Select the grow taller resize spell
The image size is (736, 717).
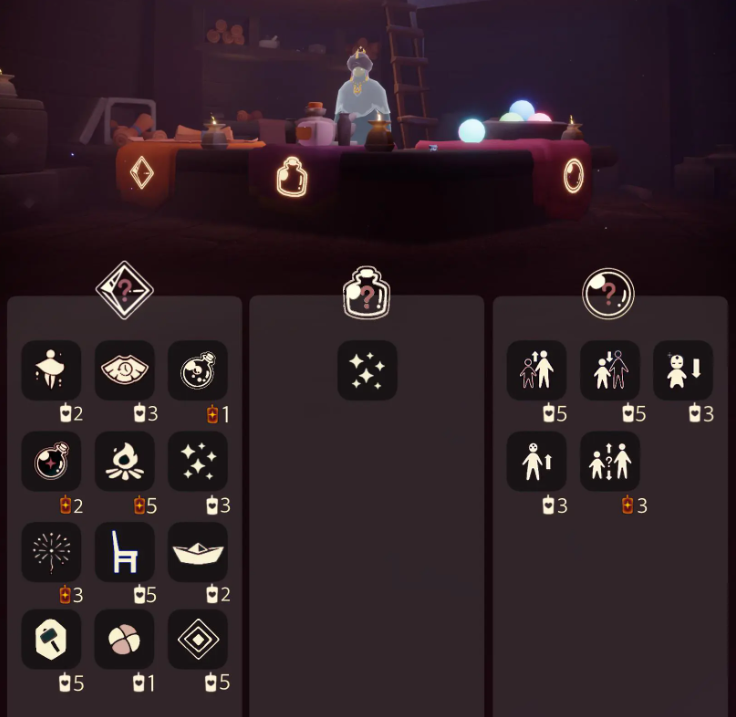[x=537, y=371]
